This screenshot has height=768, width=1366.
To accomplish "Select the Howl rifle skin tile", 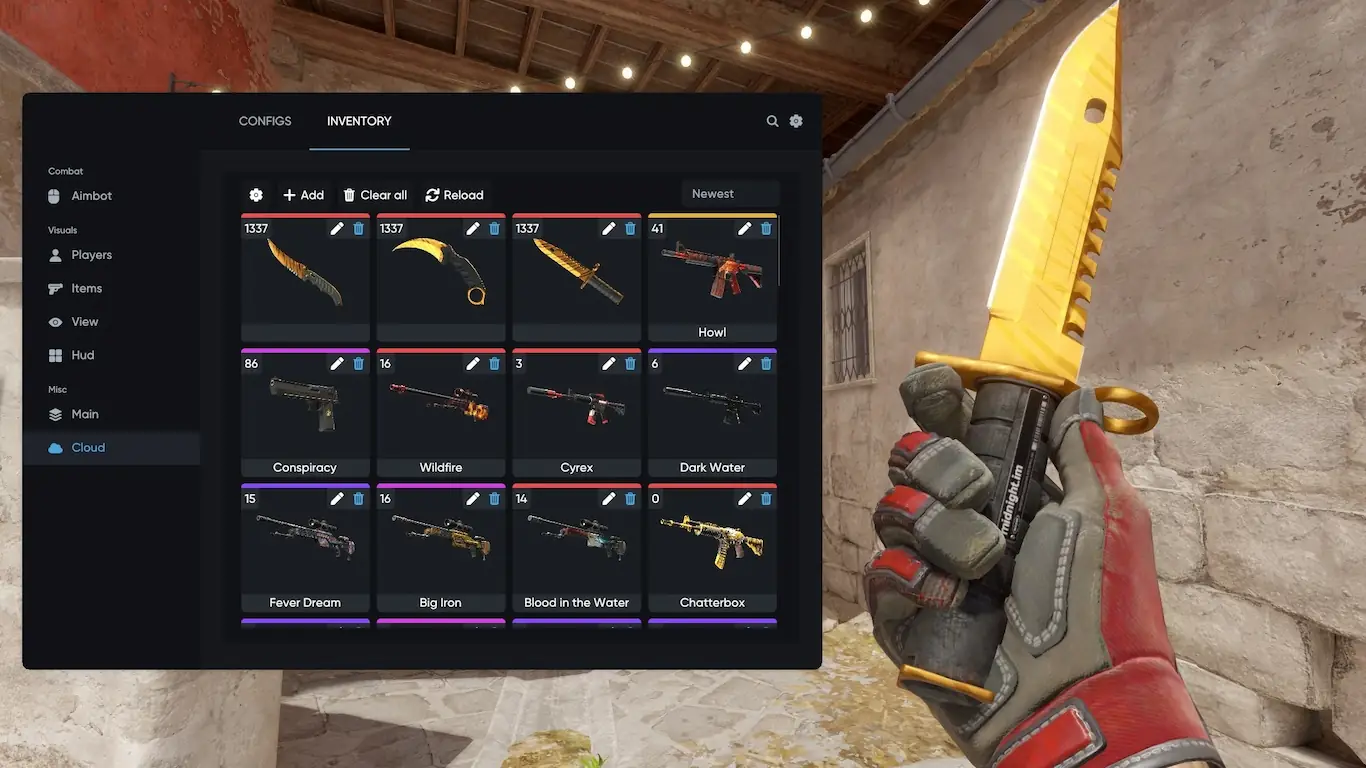I will click(x=712, y=280).
